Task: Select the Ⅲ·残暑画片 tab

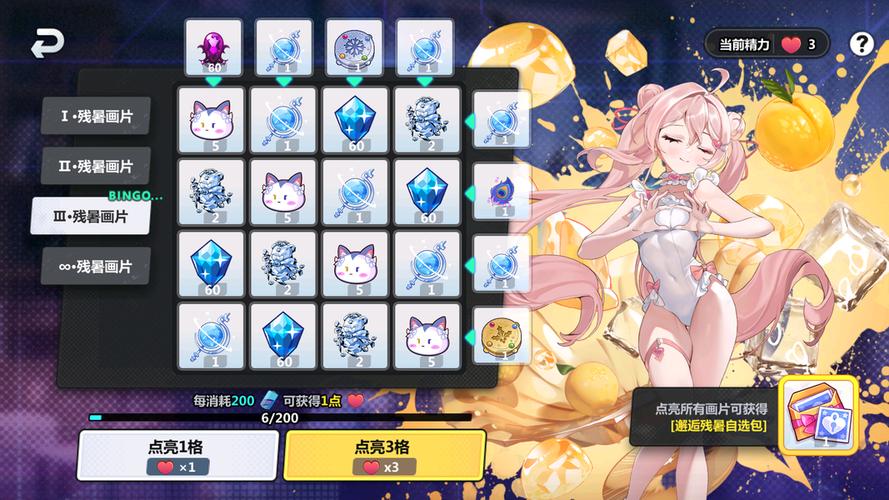Action: pos(91,216)
